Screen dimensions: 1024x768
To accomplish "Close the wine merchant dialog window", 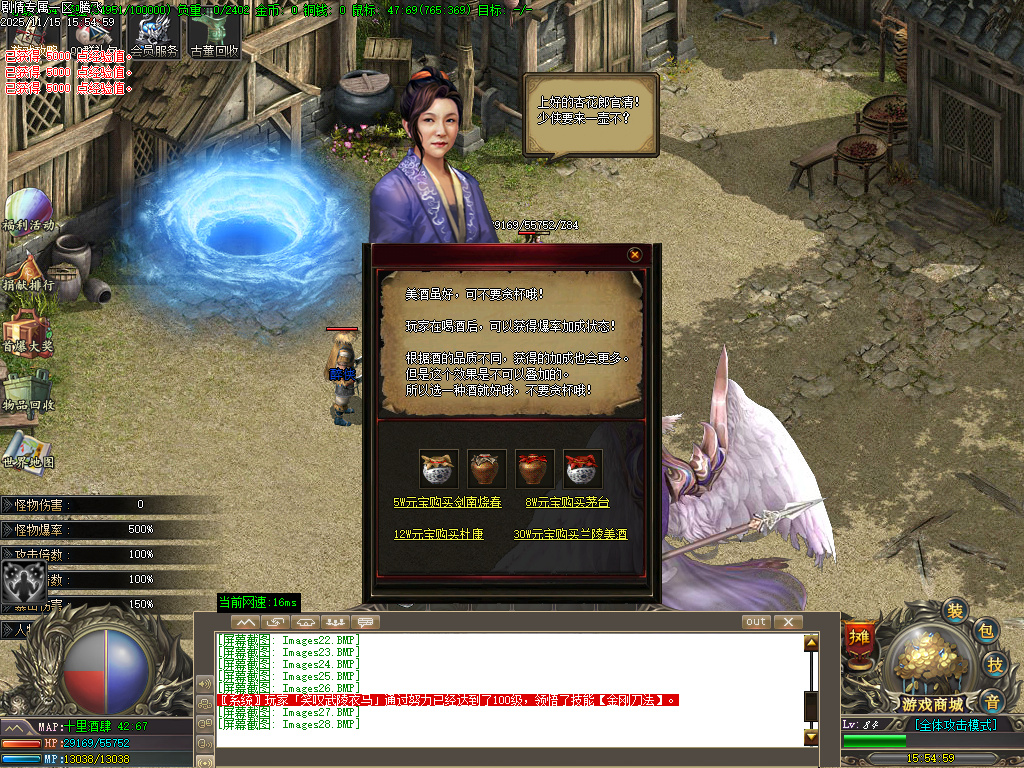I will (634, 255).
